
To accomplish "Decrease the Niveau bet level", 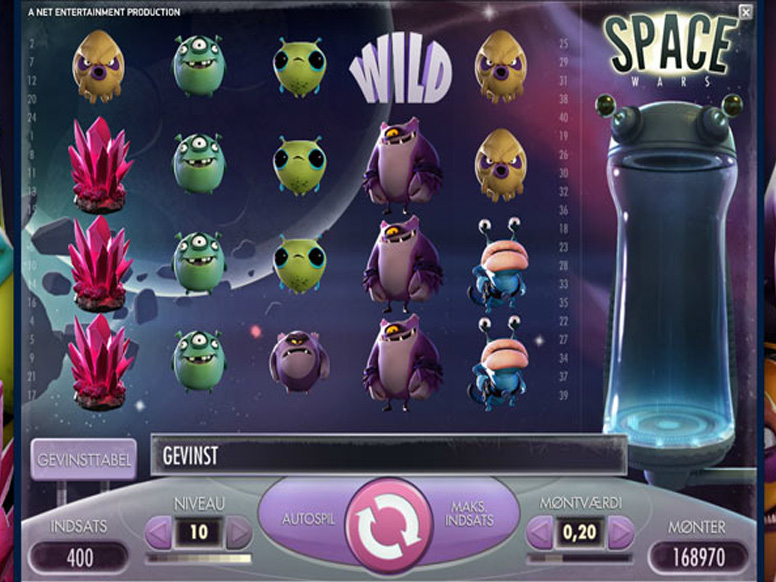I will click(159, 533).
